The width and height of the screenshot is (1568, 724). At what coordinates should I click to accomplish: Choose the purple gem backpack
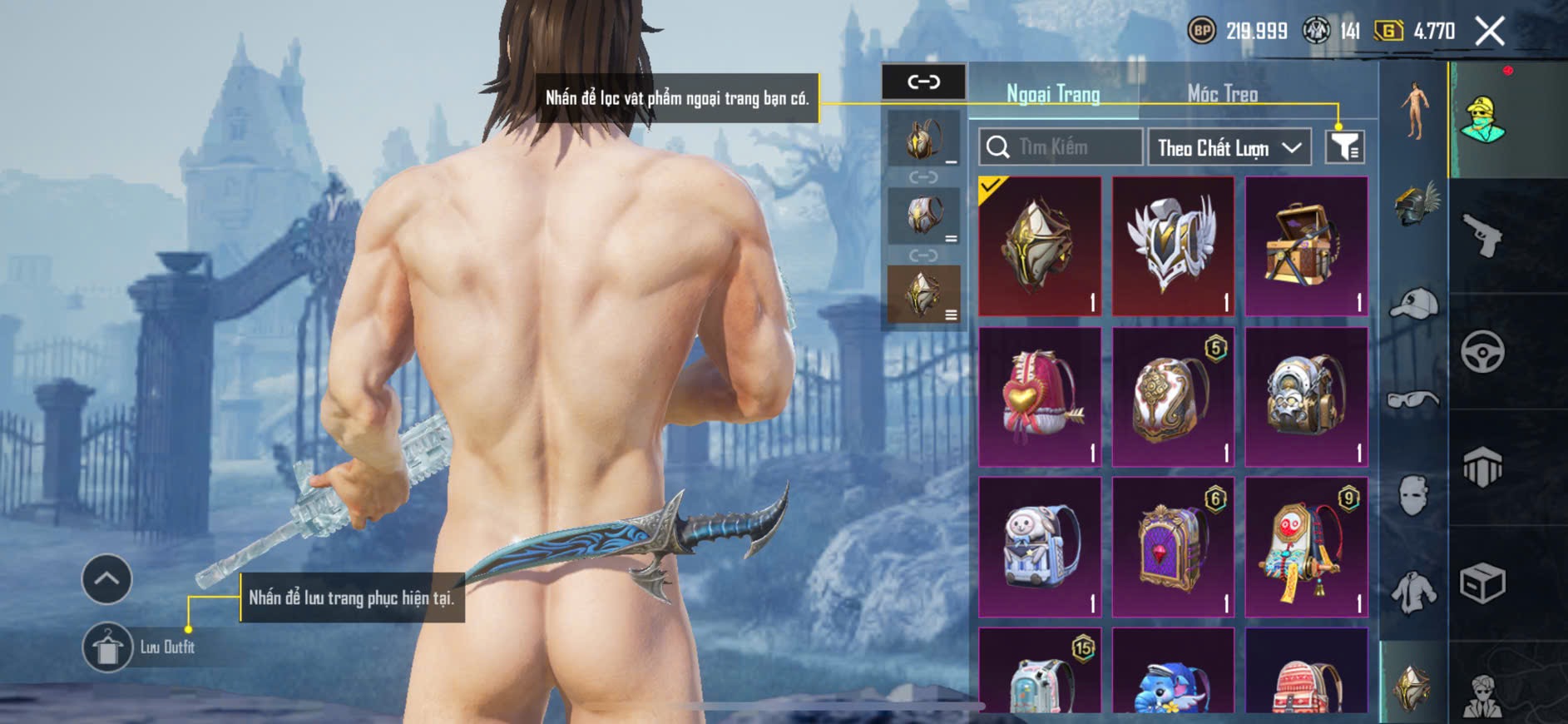click(1173, 547)
